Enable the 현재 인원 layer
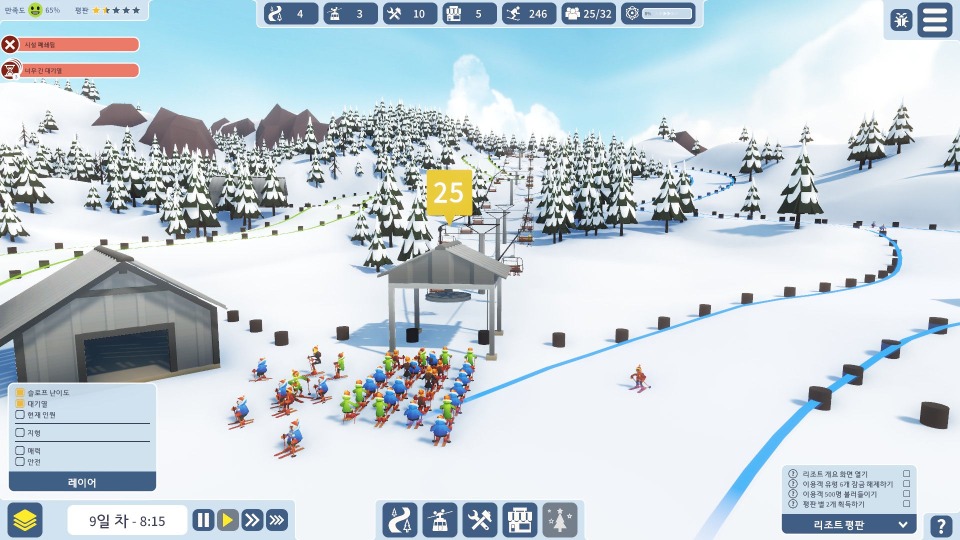This screenshot has width=960, height=540. tap(20, 415)
